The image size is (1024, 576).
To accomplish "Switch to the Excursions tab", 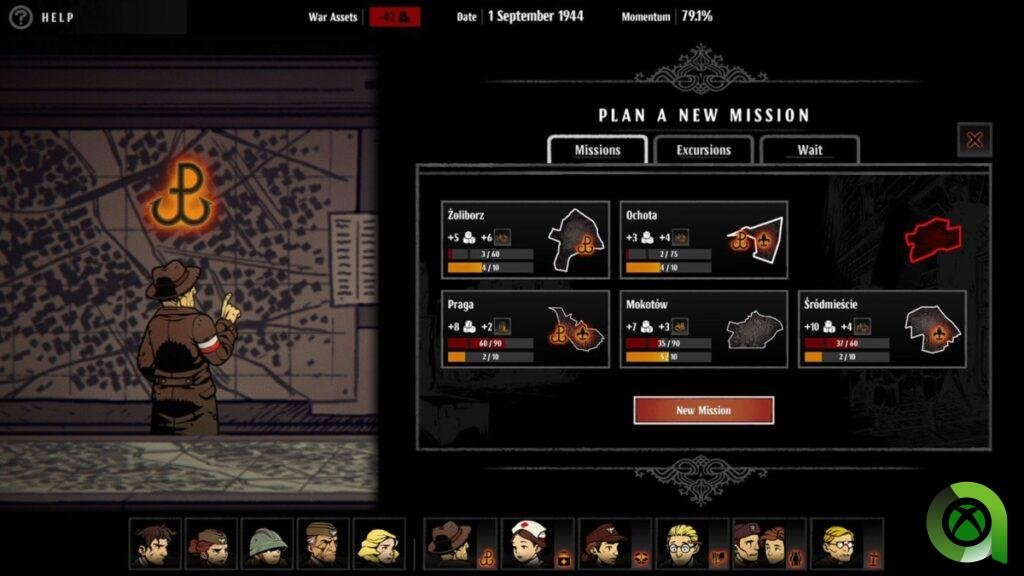I will (704, 150).
